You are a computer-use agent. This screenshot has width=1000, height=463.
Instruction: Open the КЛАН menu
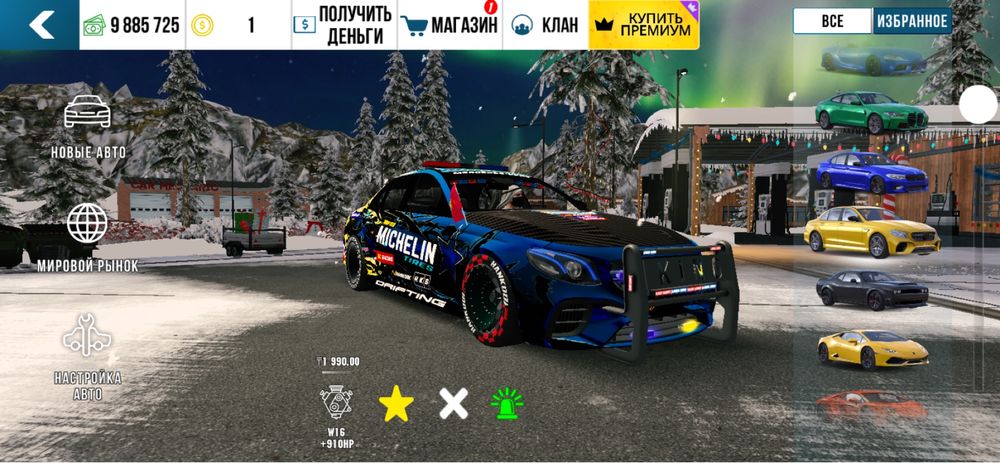pyautogui.click(x=546, y=25)
